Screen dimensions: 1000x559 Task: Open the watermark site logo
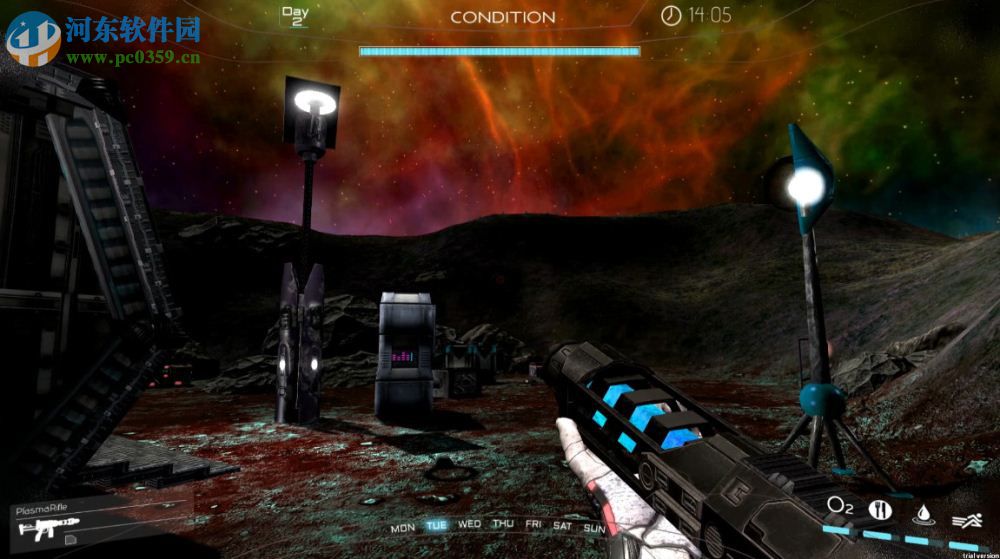click(x=33, y=37)
